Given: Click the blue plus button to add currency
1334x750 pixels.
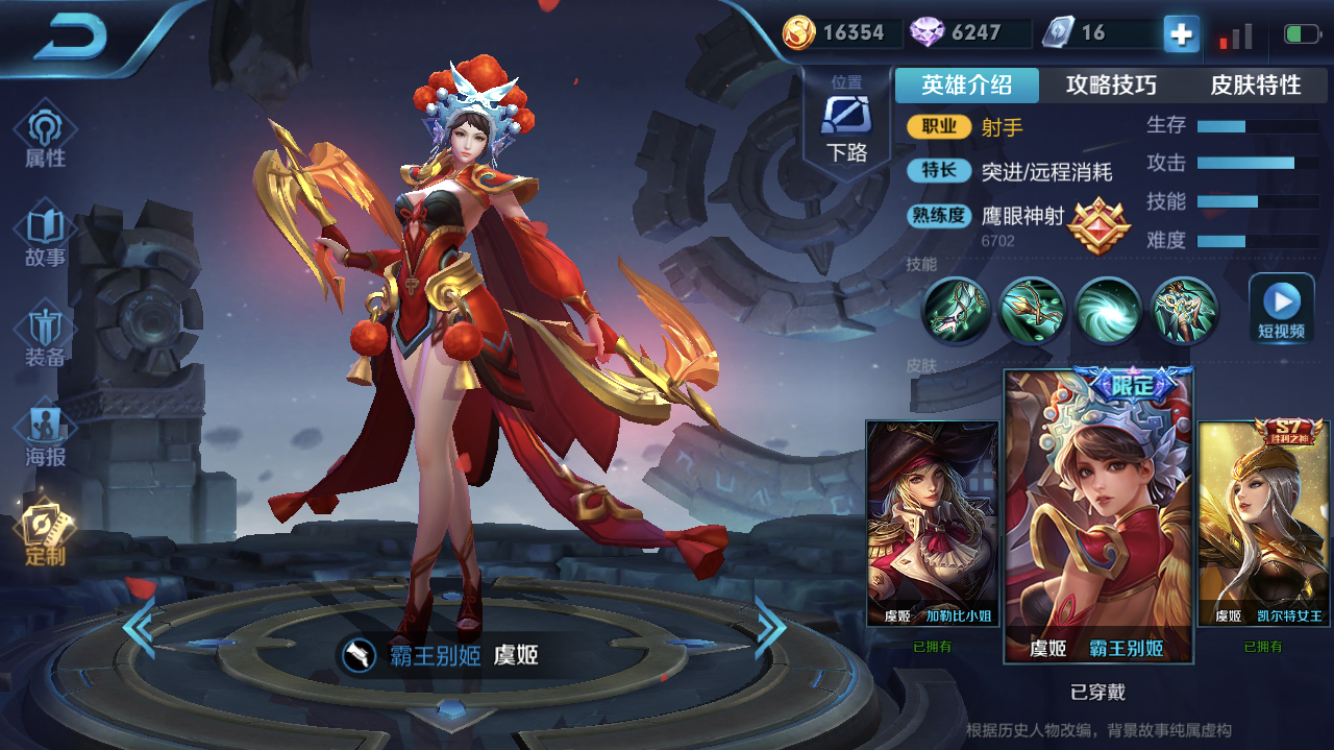Looking at the screenshot, I should [1181, 34].
